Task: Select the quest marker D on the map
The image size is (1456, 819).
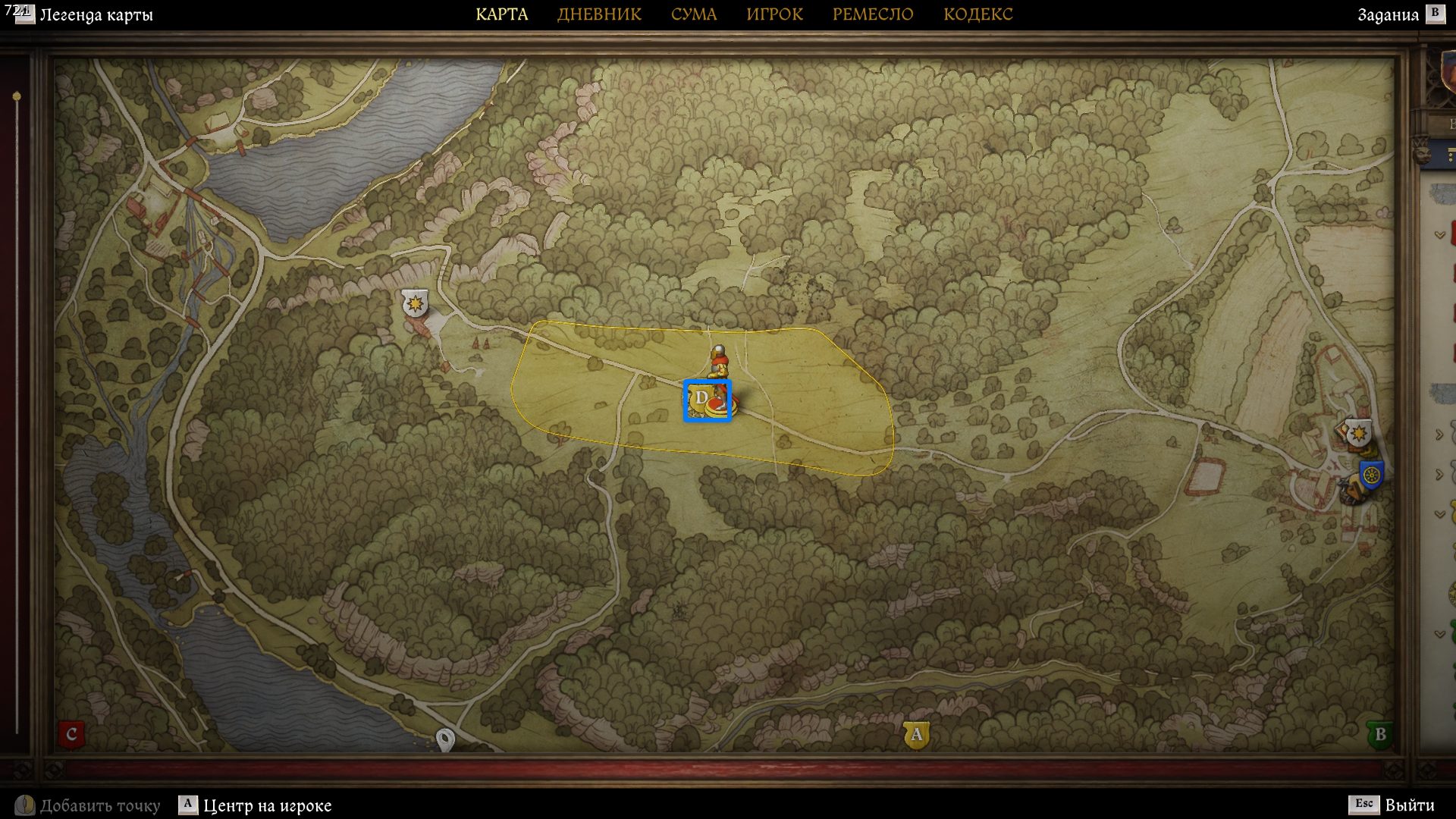Action: coord(701,399)
